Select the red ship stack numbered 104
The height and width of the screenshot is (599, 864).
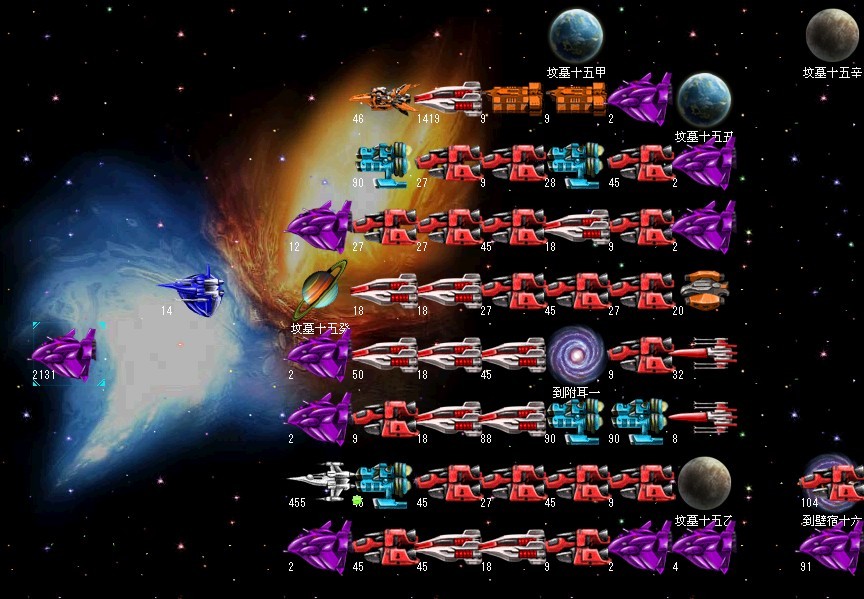[x=832, y=482]
